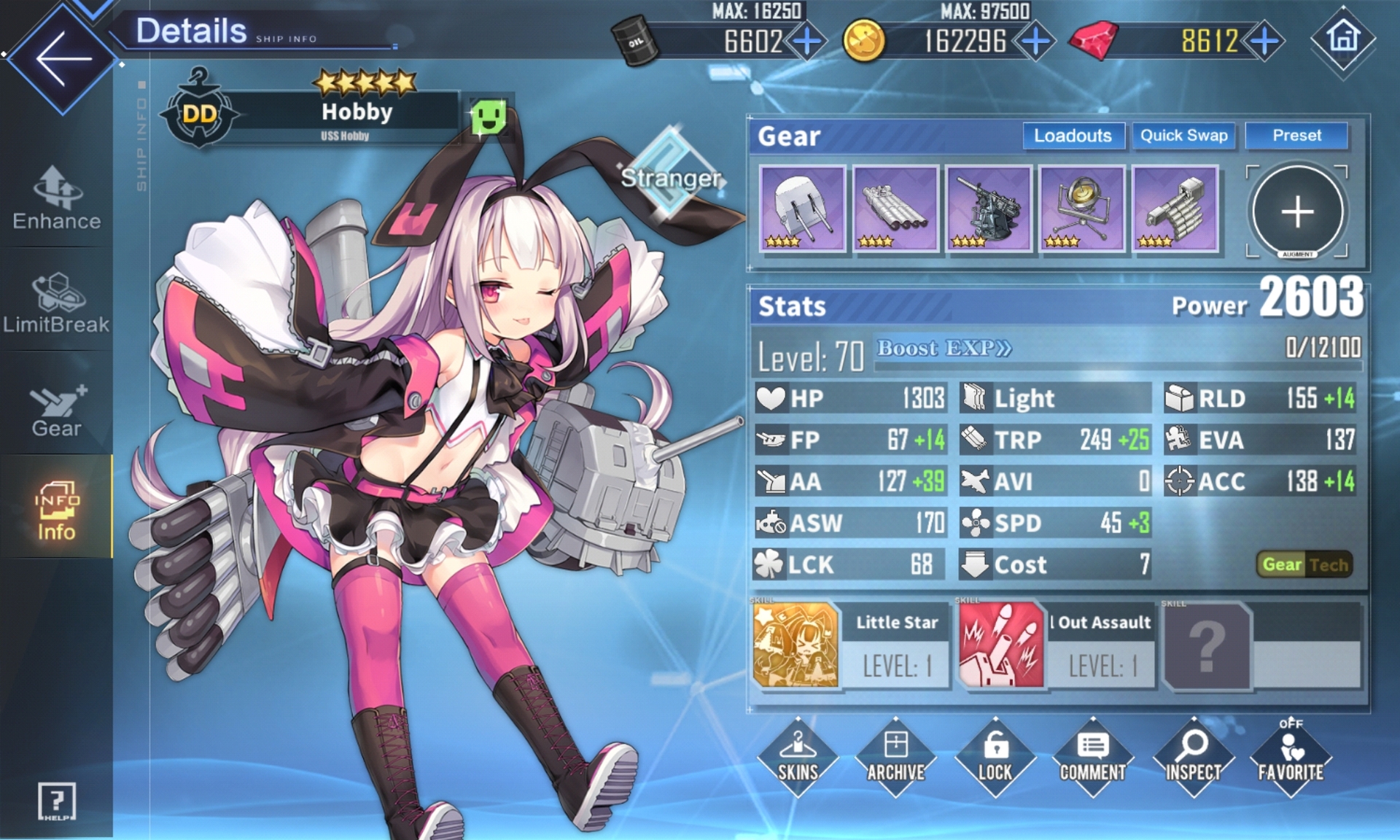This screenshot has width=1400, height=840.
Task: Open the Comment section
Action: click(1092, 757)
